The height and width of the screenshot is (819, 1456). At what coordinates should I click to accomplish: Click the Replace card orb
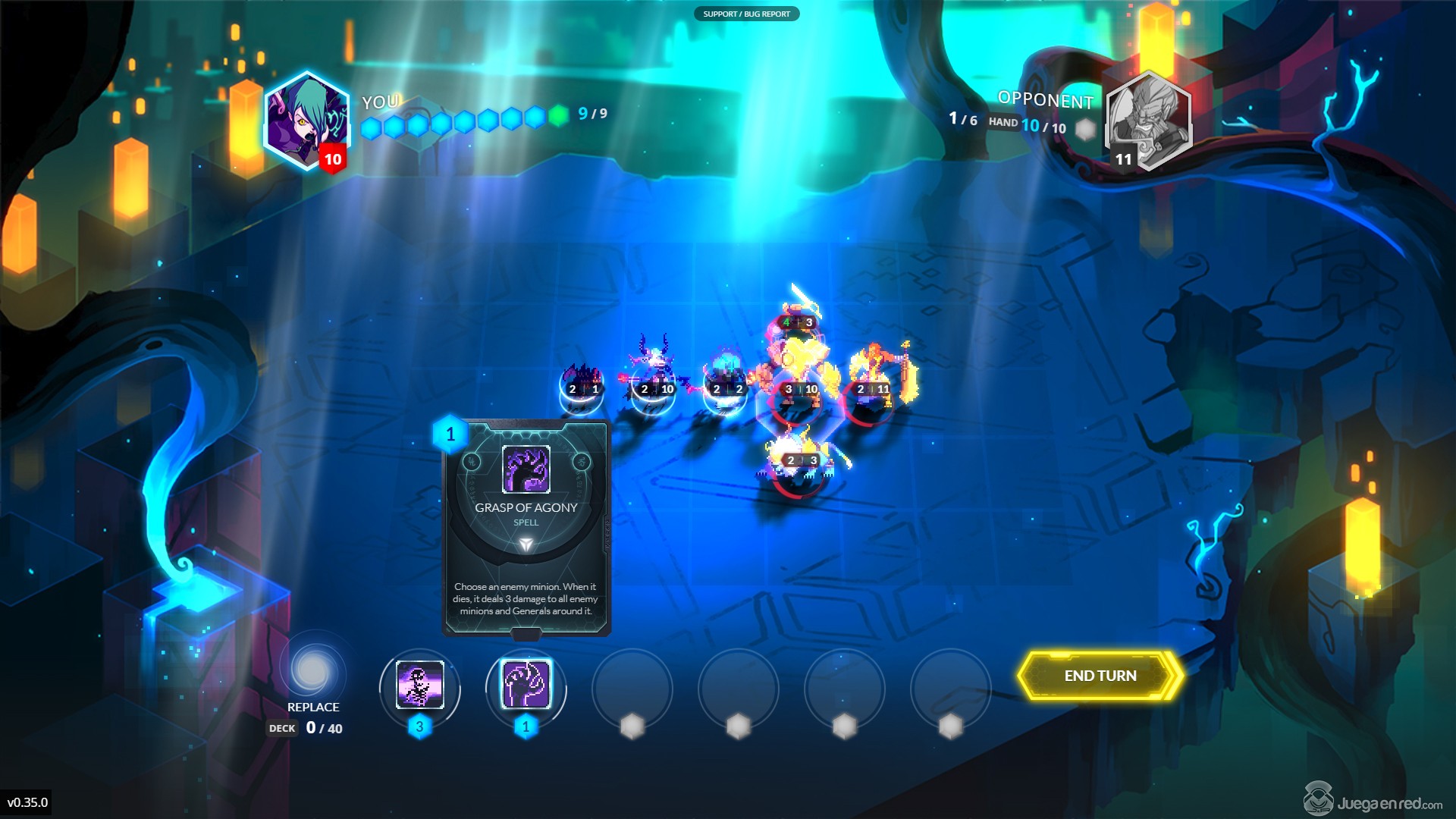[x=312, y=670]
